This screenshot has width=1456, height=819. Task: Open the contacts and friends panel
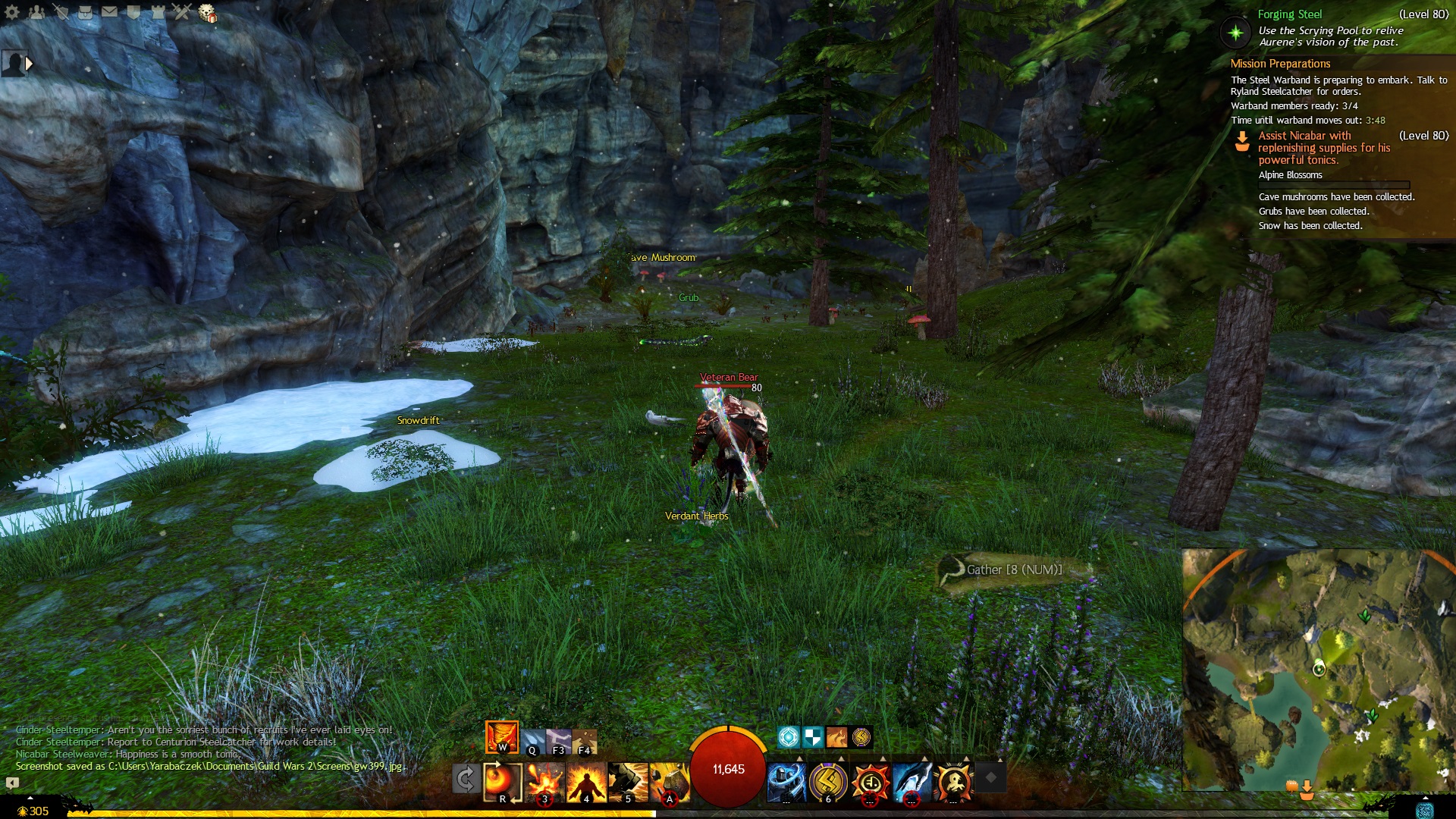(36, 12)
